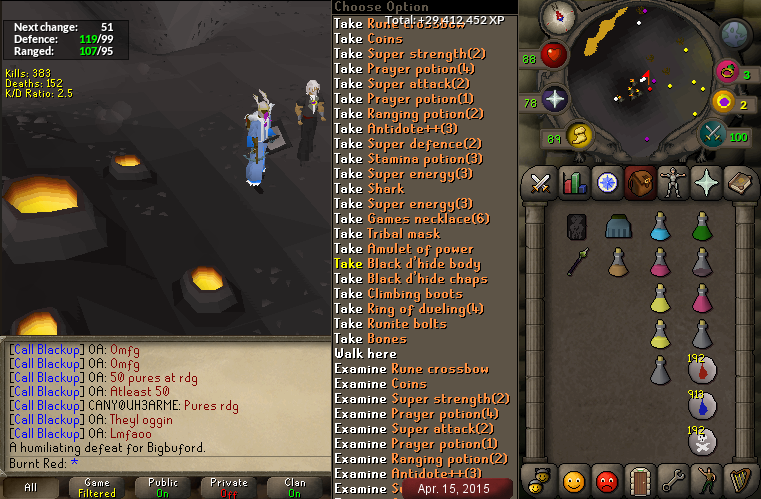Open the Worn Equipment tab
The image size is (761, 499).
pos(673,183)
